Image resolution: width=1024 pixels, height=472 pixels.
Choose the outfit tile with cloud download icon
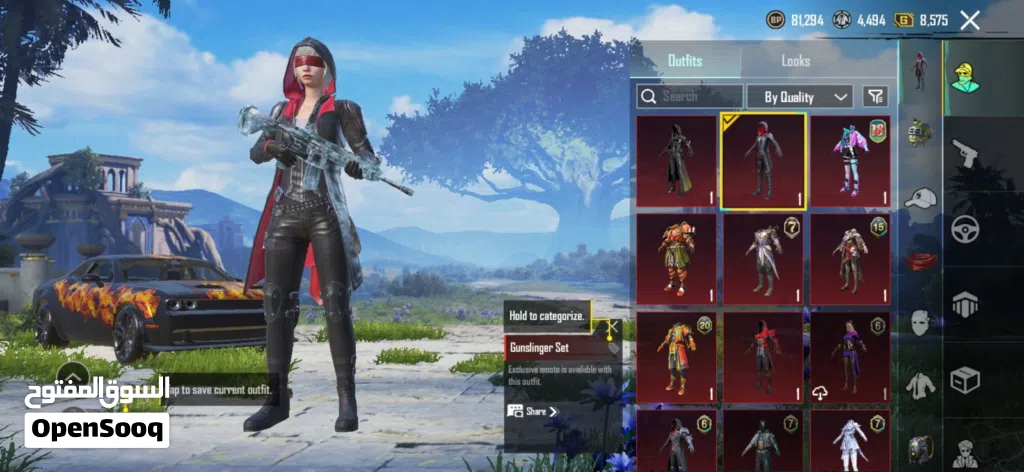pos(850,355)
